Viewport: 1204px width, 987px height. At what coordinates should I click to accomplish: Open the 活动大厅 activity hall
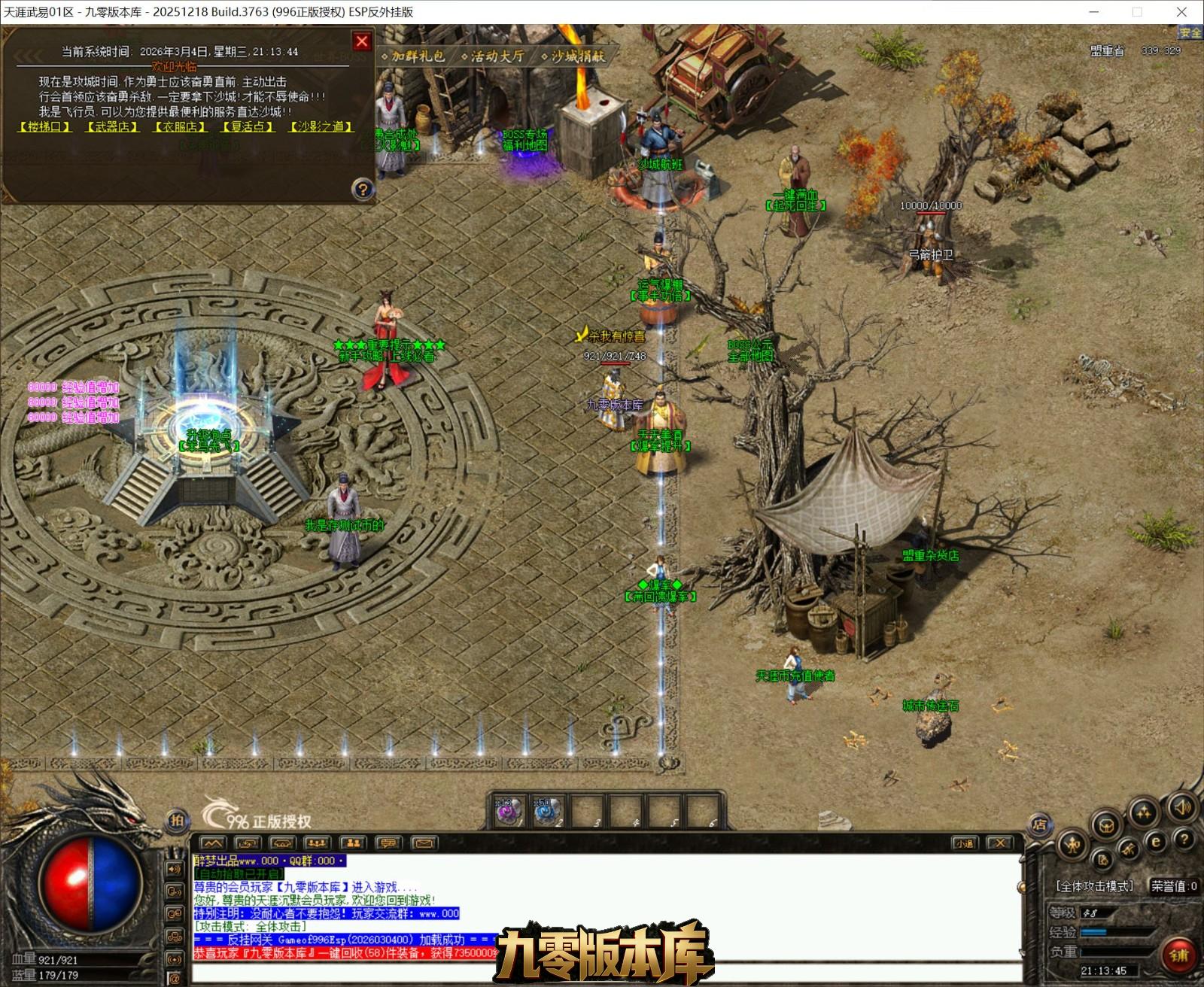point(493,56)
